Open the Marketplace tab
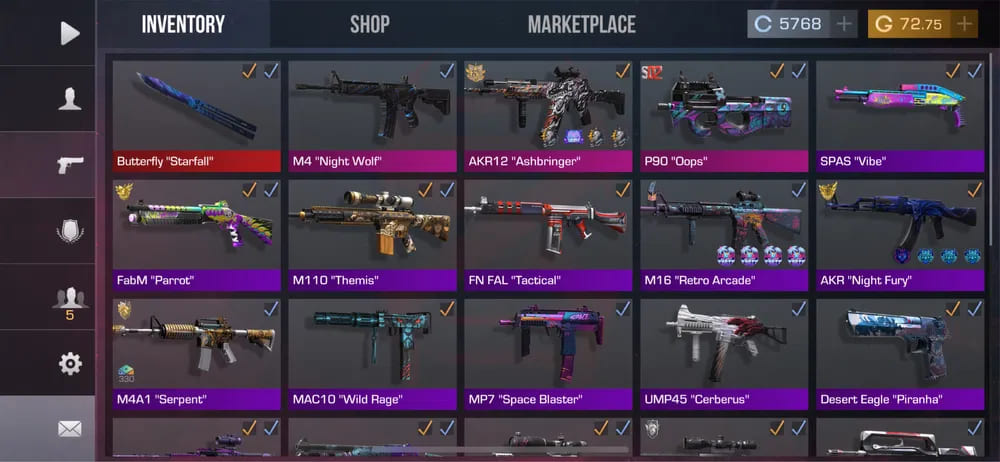 pyautogui.click(x=581, y=24)
